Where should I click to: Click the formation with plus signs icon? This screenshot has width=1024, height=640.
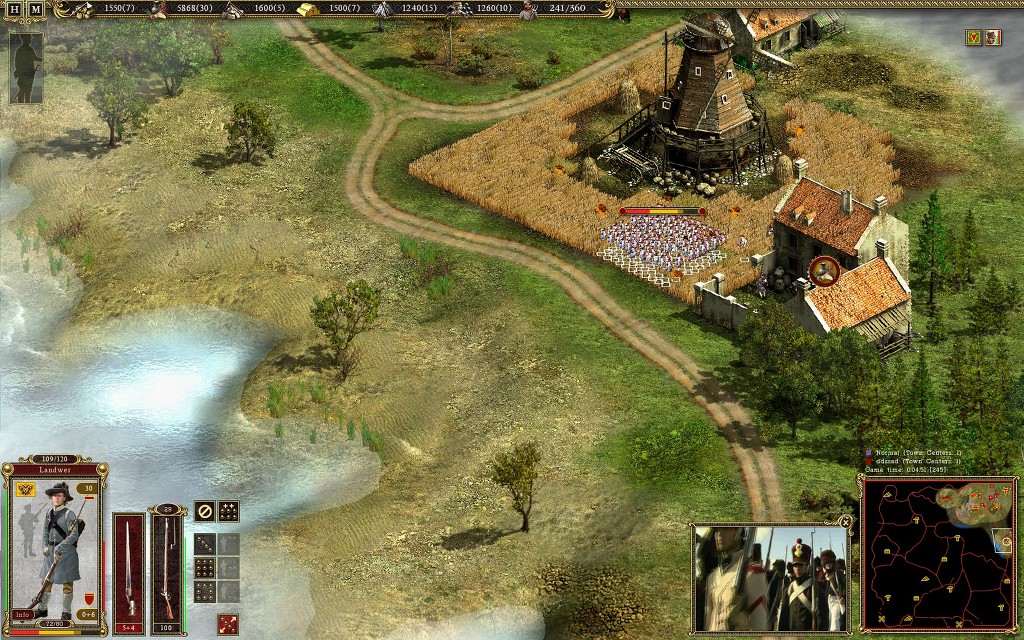(x=228, y=510)
